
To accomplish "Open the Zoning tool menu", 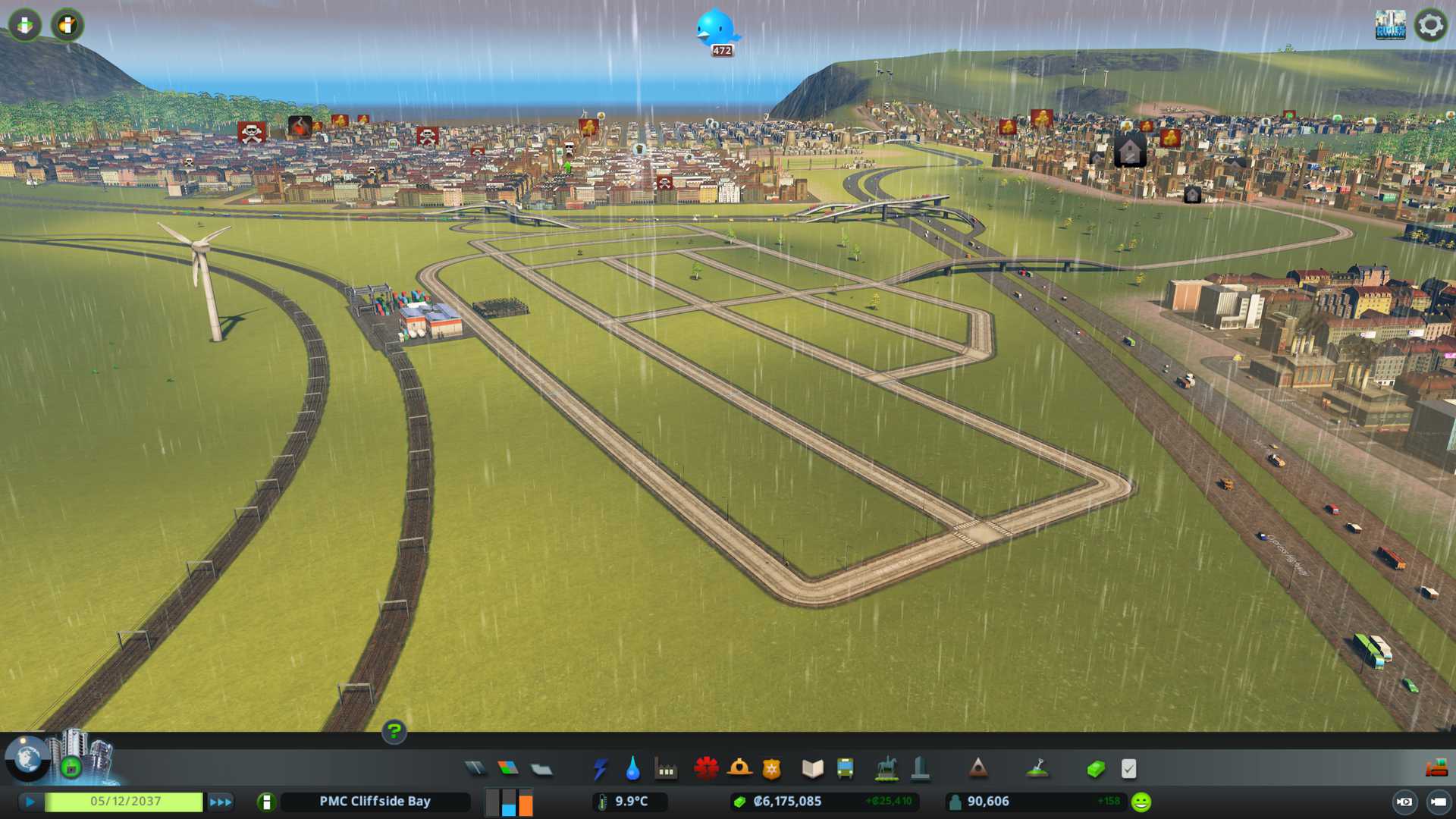I will pyautogui.click(x=508, y=769).
